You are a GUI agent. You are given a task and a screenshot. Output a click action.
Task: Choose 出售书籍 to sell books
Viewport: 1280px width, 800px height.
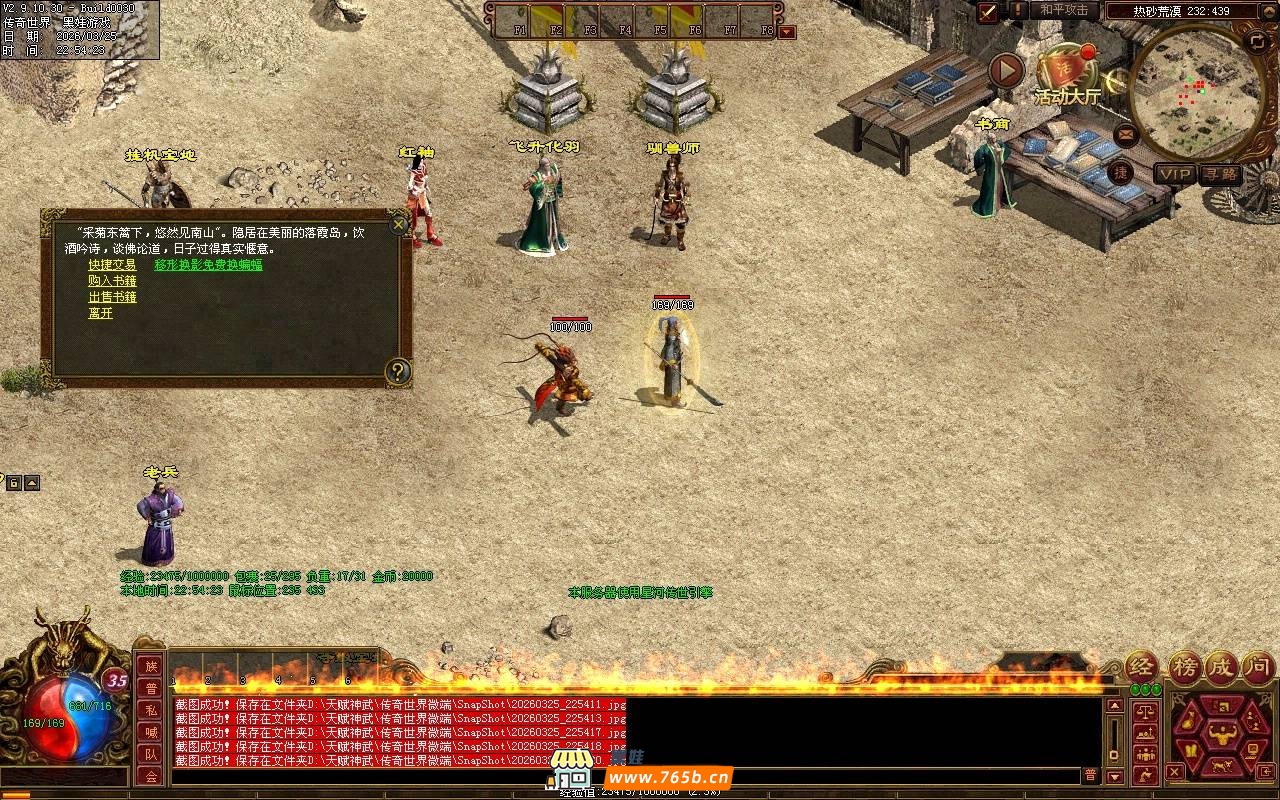pyautogui.click(x=112, y=297)
